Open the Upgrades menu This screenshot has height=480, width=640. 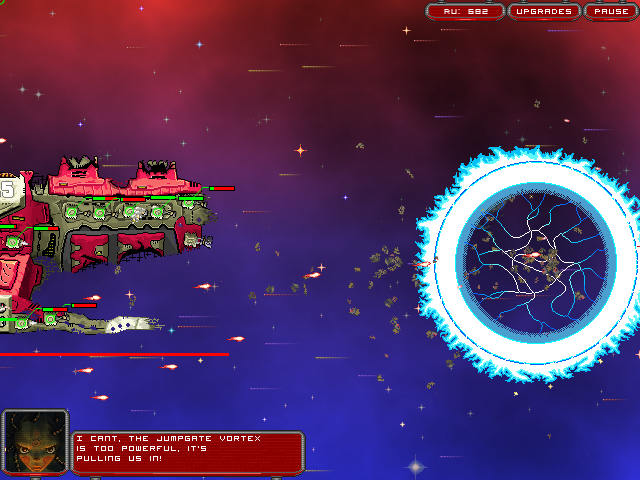[x=544, y=12]
